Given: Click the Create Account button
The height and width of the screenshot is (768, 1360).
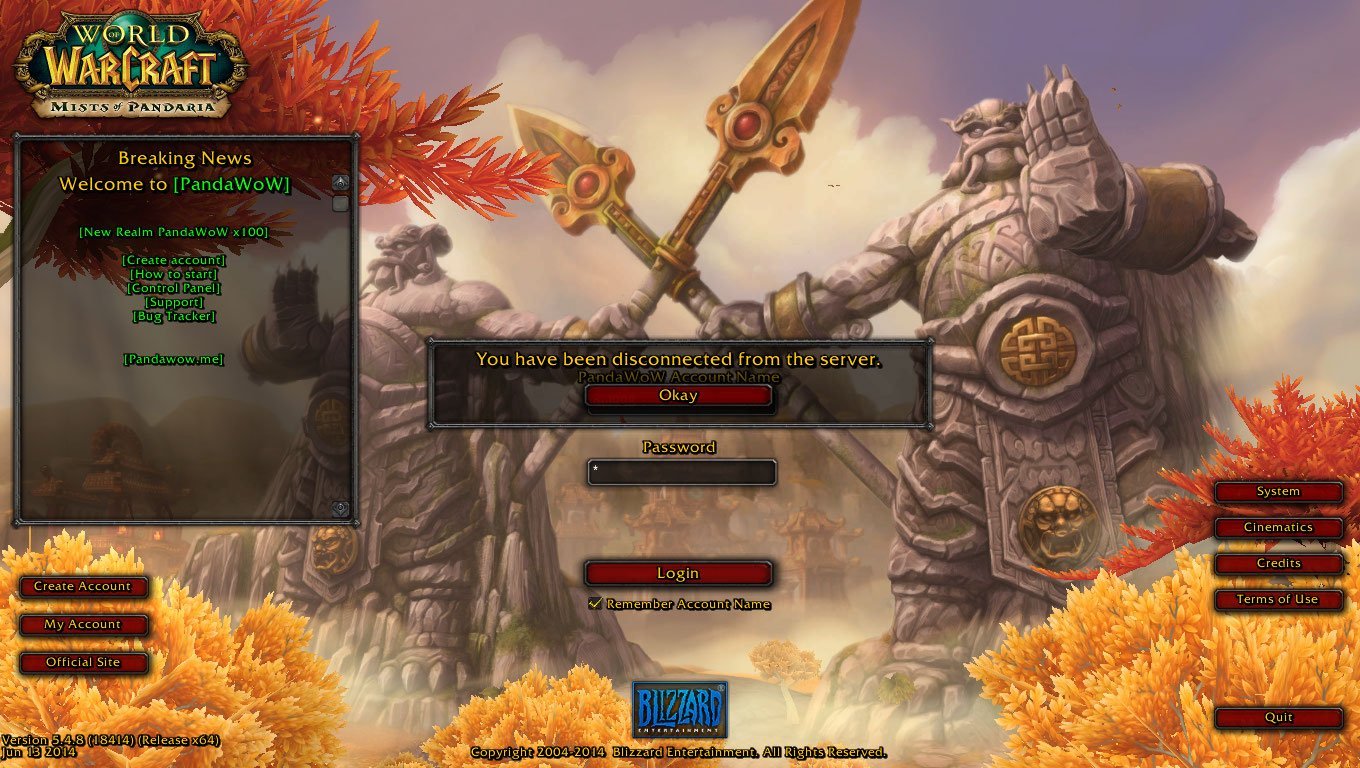Looking at the screenshot, I should coord(83,587).
